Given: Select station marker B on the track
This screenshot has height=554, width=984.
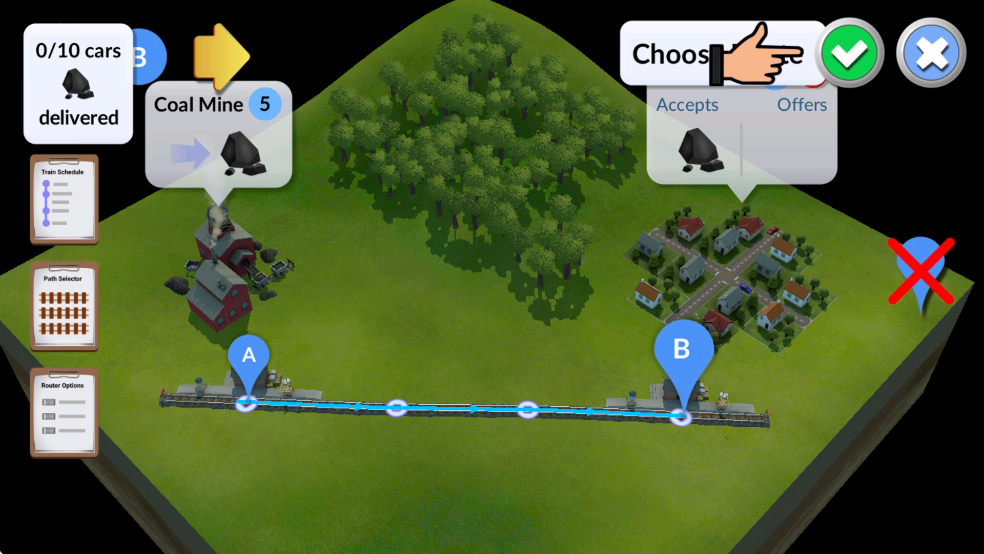Looking at the screenshot, I should (683, 355).
